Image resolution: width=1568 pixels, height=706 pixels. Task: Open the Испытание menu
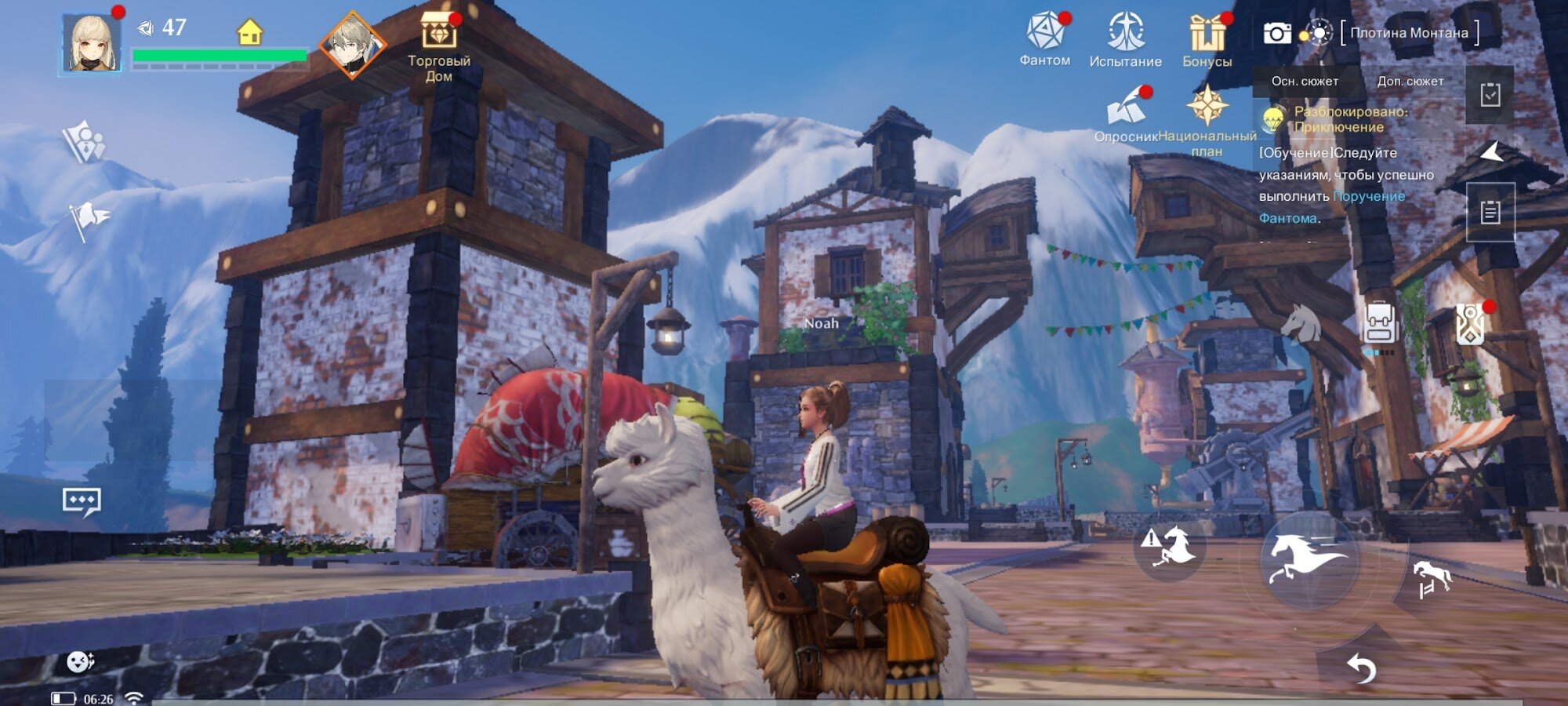tap(1125, 39)
